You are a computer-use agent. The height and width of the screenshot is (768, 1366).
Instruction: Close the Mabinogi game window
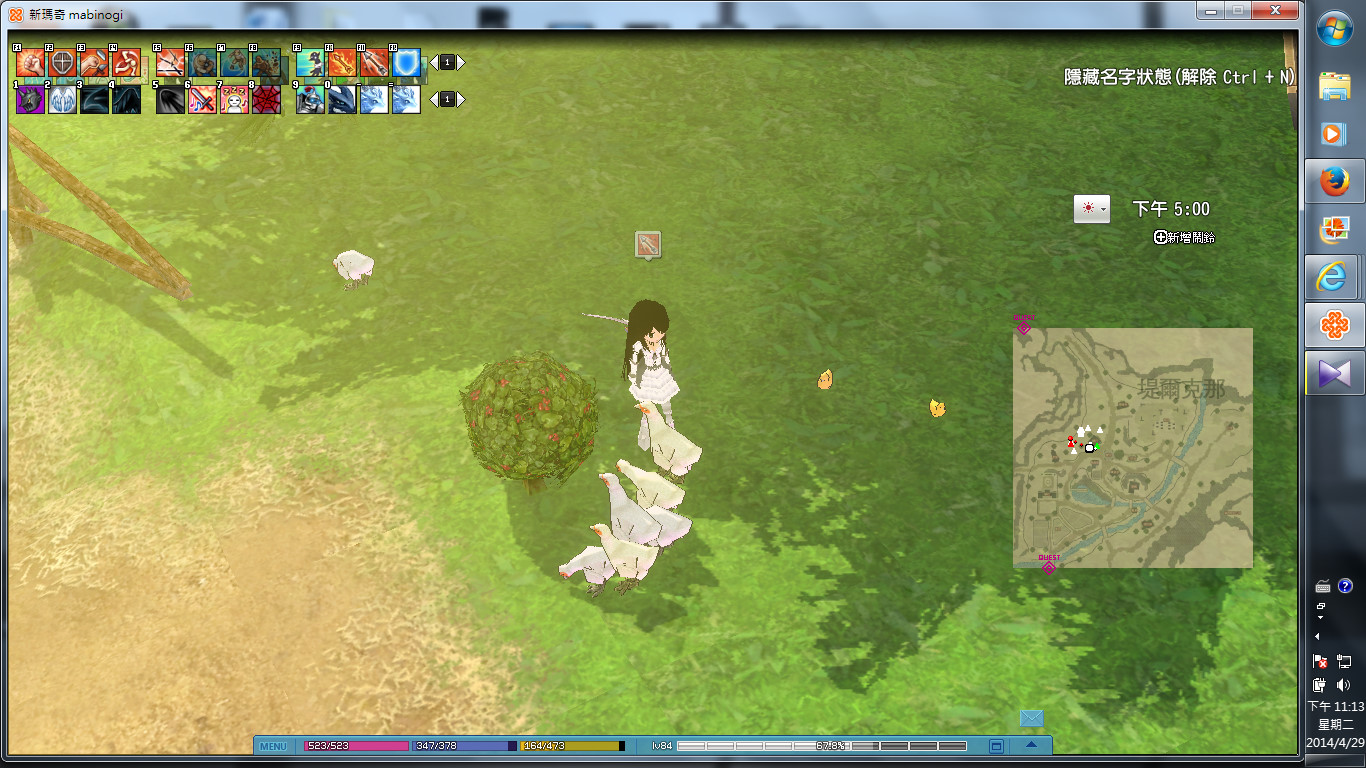1274,9
